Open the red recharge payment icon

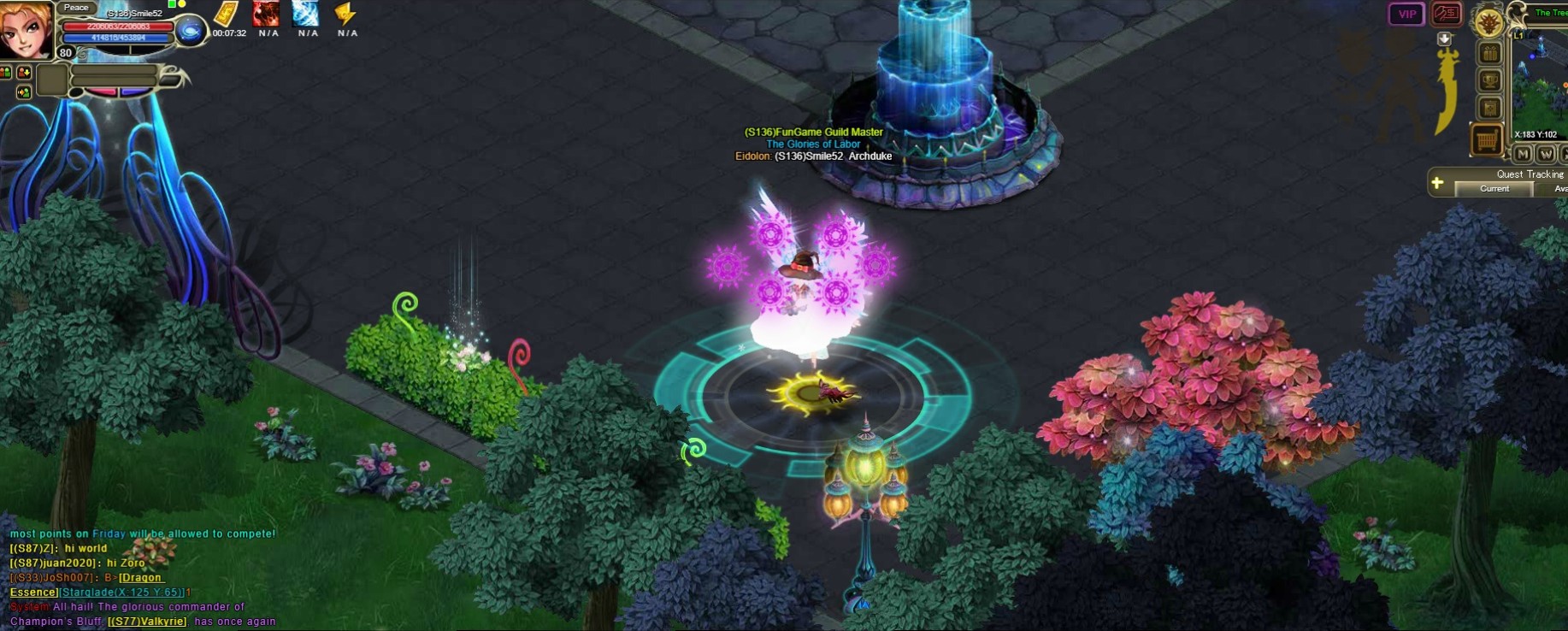(1447, 14)
